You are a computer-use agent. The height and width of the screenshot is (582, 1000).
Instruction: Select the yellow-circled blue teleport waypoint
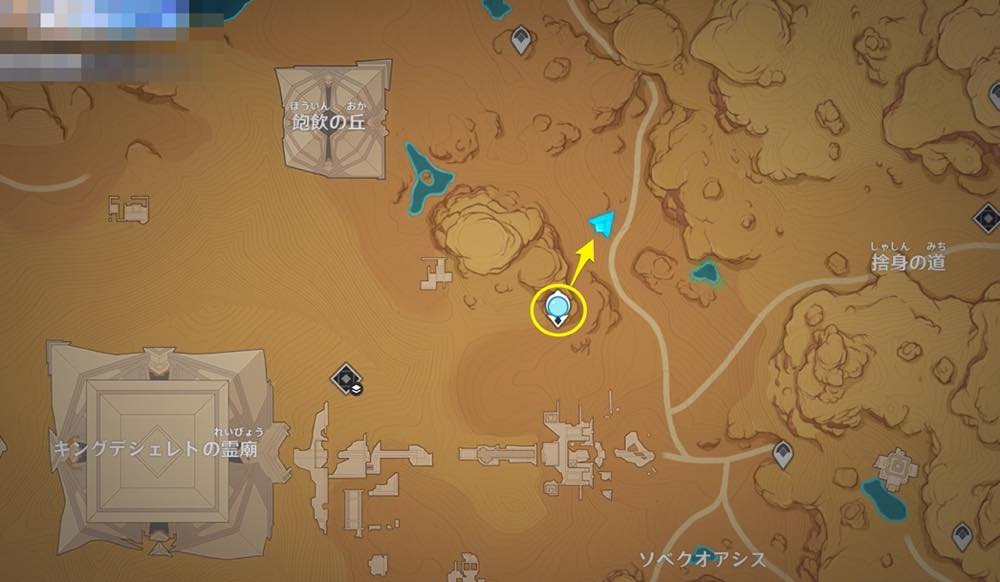click(558, 307)
